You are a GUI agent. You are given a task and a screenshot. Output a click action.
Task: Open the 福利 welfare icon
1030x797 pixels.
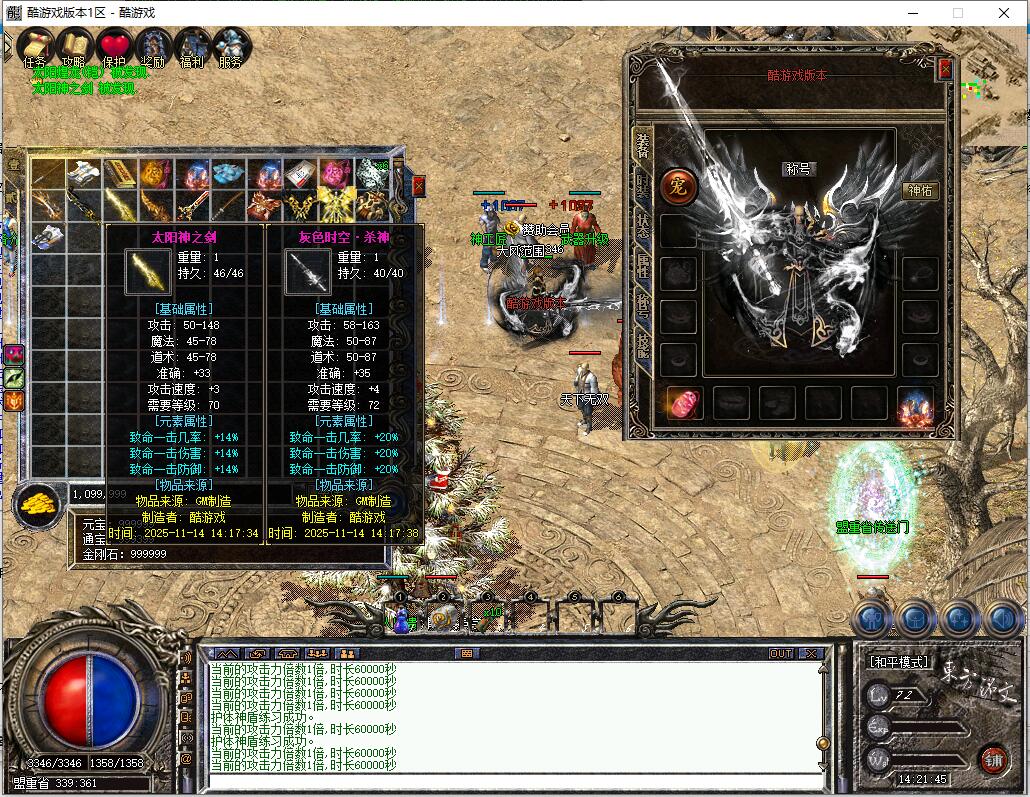point(191,46)
